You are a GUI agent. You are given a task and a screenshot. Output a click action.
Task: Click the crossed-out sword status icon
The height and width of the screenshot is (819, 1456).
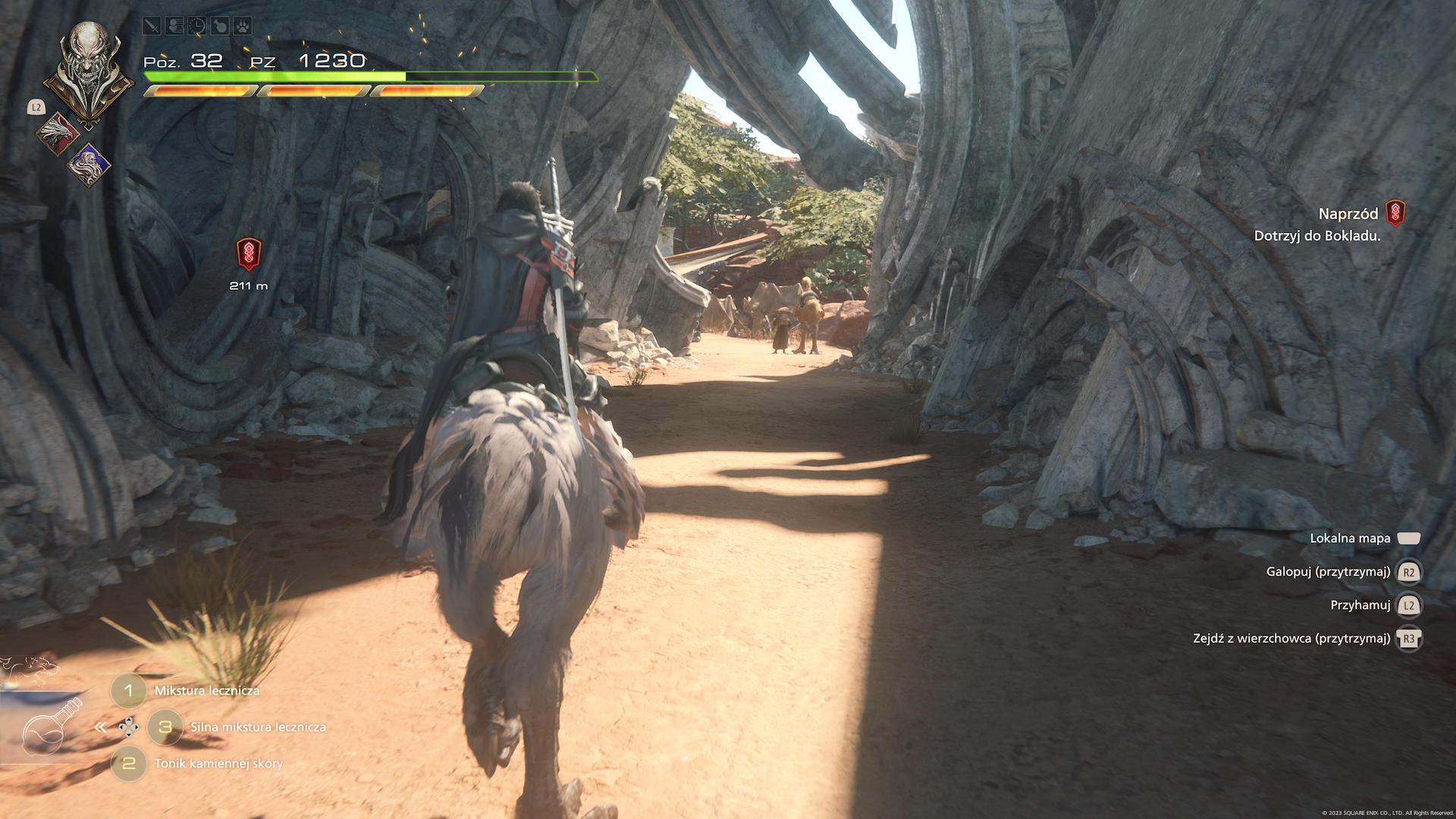[x=152, y=26]
